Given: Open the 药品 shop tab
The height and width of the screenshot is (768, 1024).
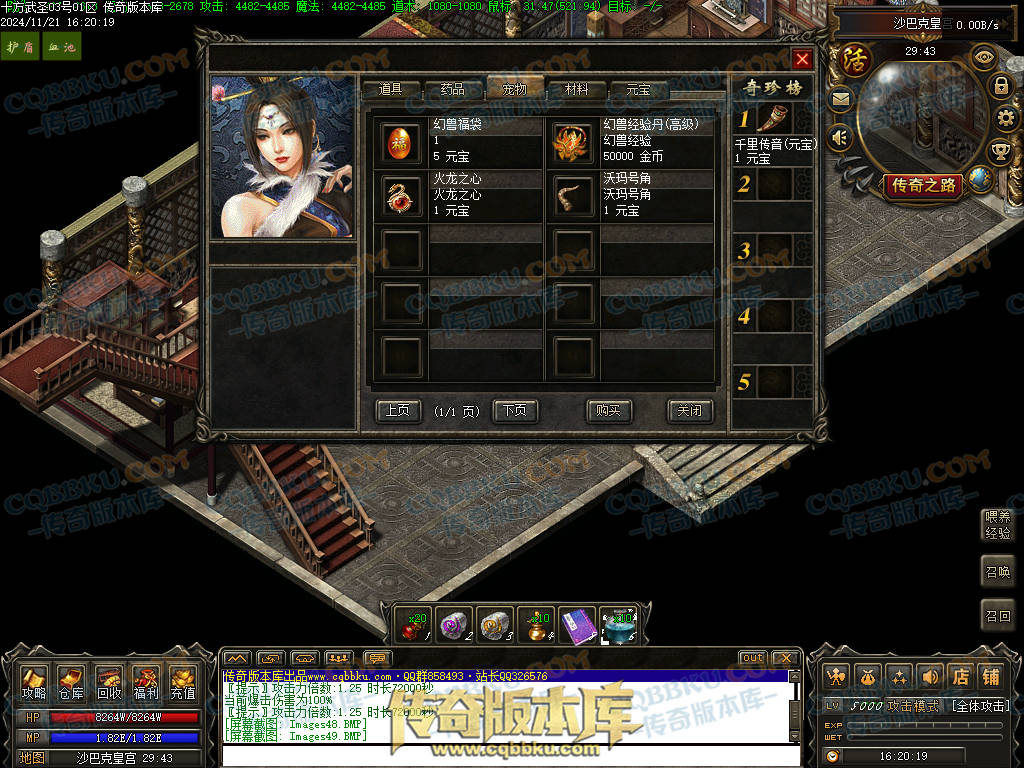Looking at the screenshot, I should (452, 89).
